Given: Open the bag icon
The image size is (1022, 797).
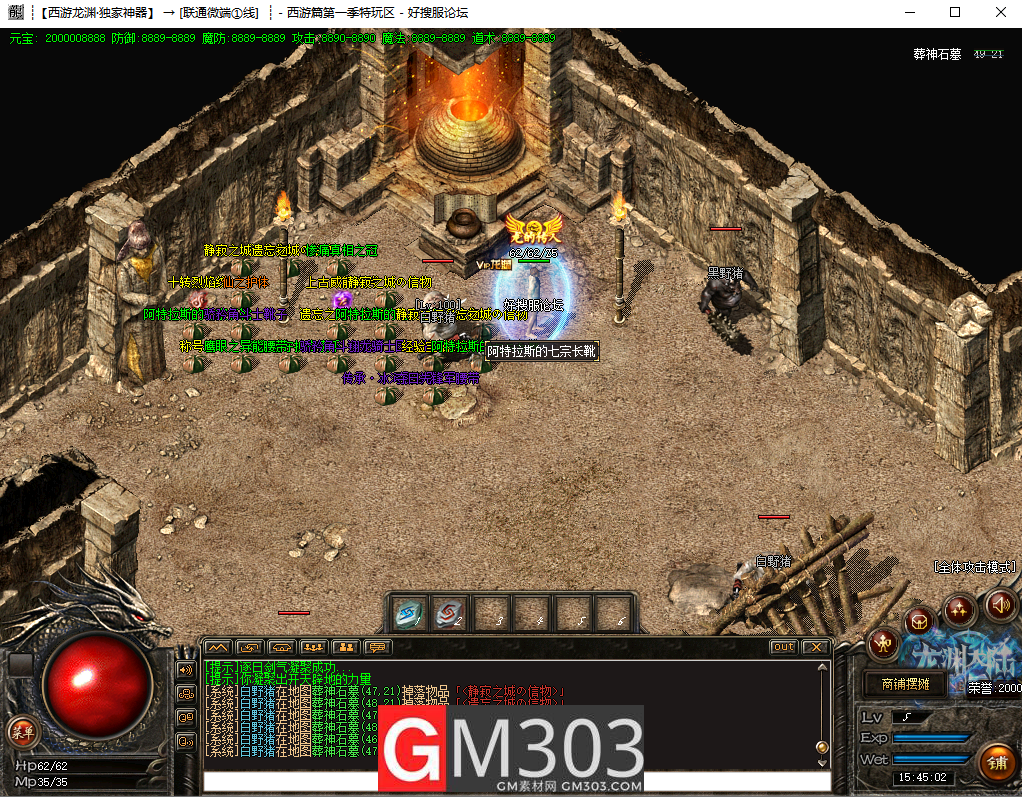Looking at the screenshot, I should pyautogui.click(x=919, y=622).
